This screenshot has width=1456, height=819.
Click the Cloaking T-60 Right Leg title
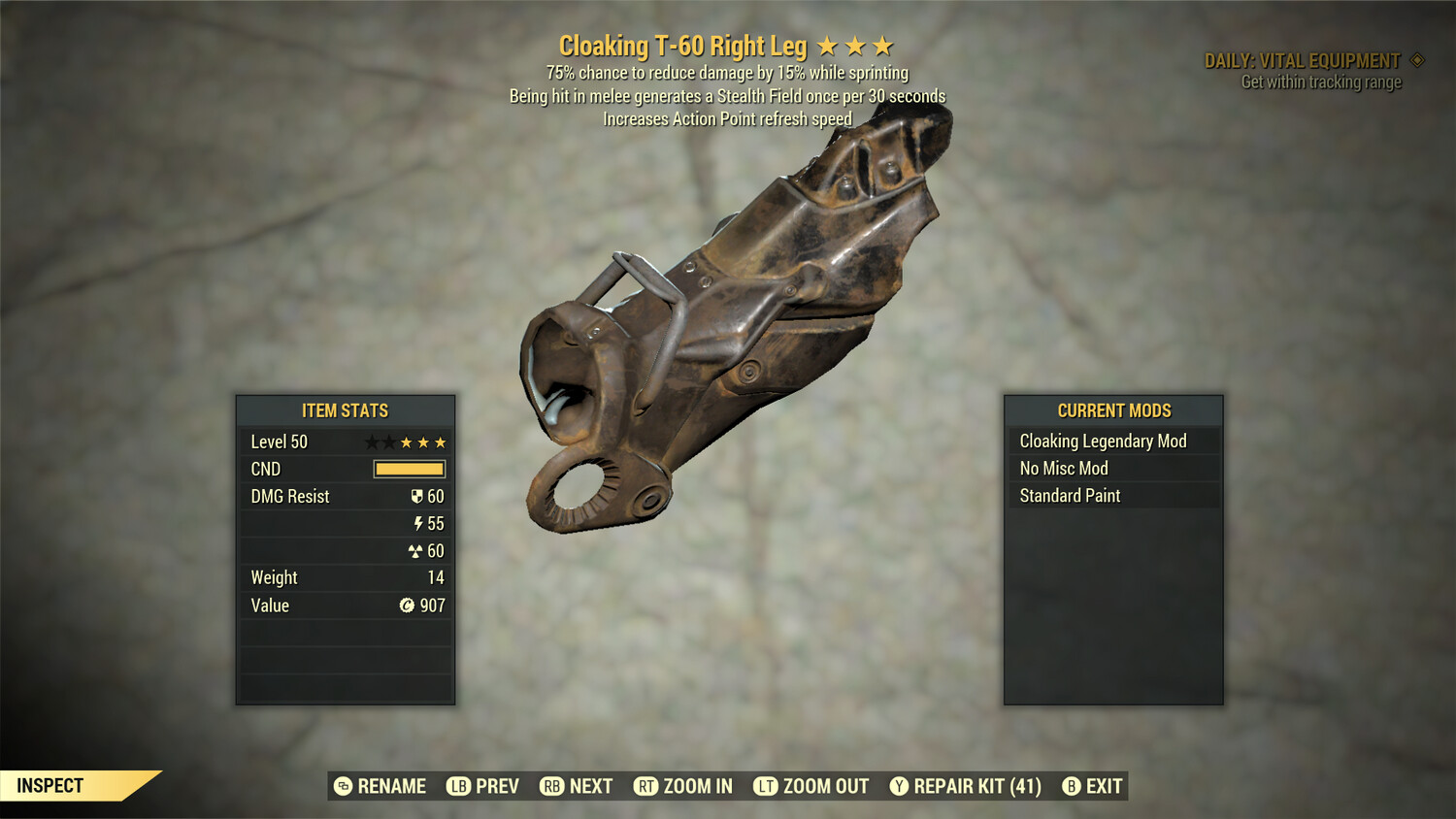(x=685, y=45)
